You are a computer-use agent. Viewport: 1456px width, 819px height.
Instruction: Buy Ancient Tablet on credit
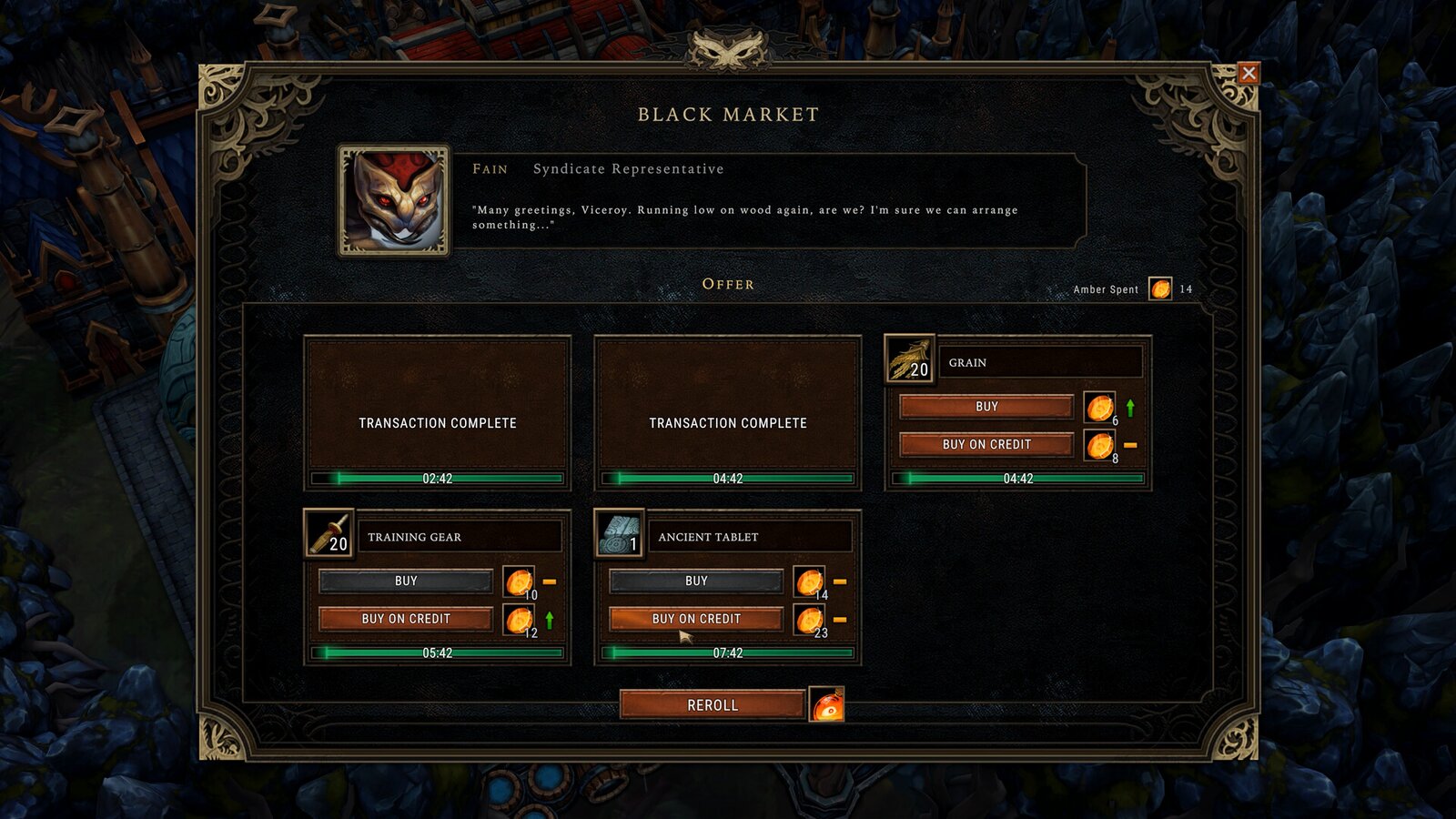[x=696, y=619]
